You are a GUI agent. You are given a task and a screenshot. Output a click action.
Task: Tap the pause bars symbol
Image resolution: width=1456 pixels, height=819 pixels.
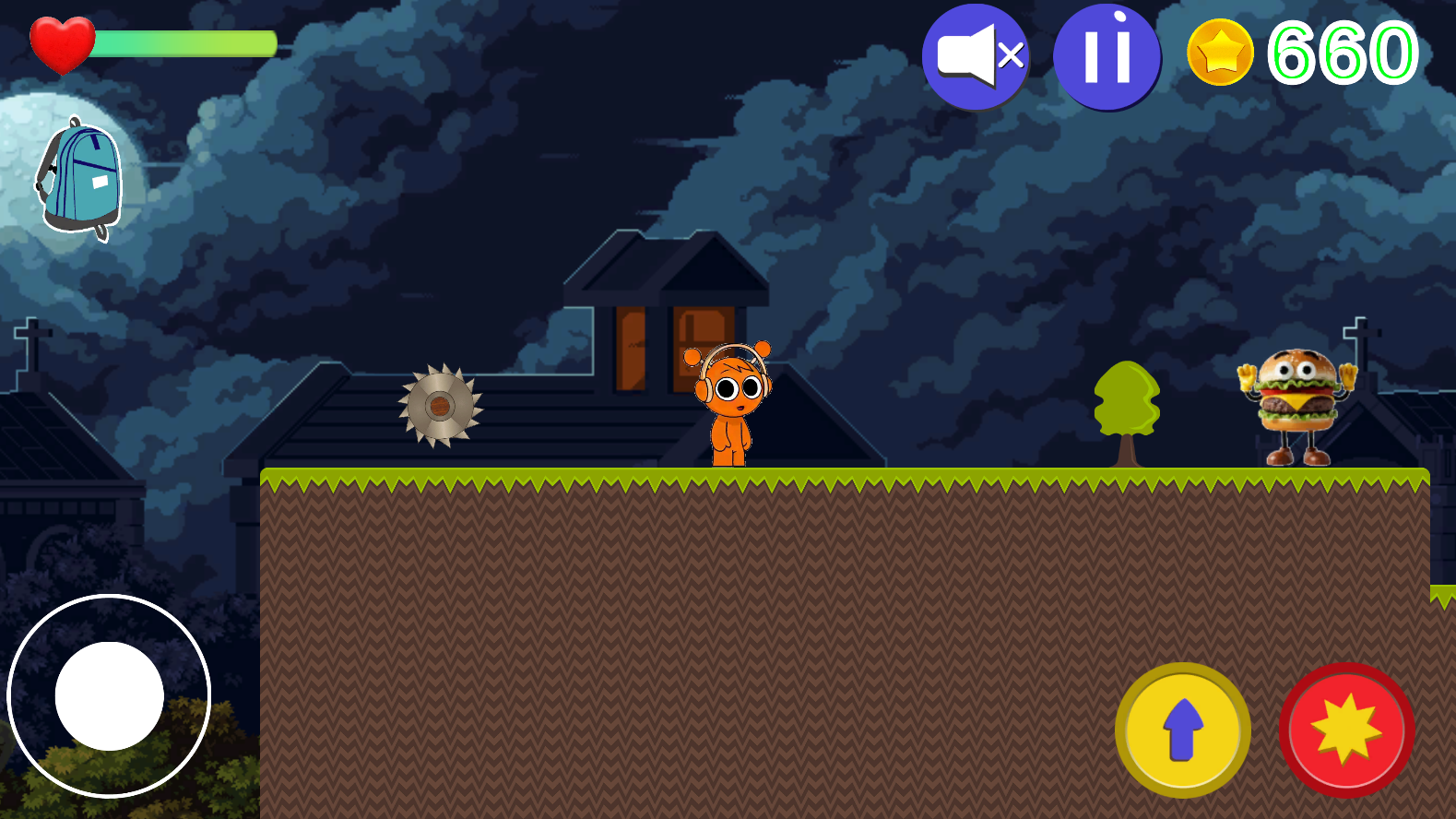tap(1107, 56)
